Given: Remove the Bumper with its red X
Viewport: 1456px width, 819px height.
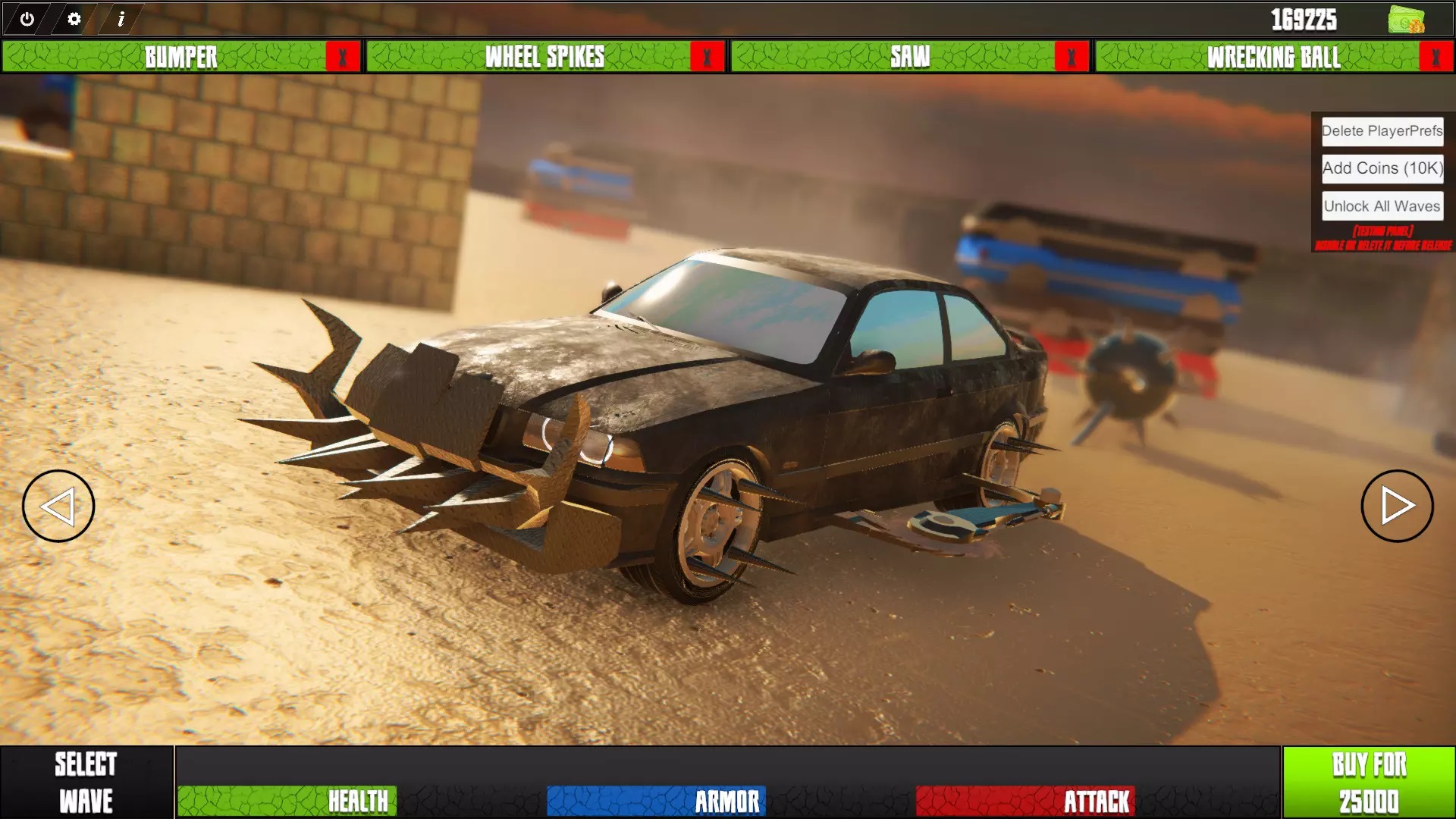Looking at the screenshot, I should 343,57.
